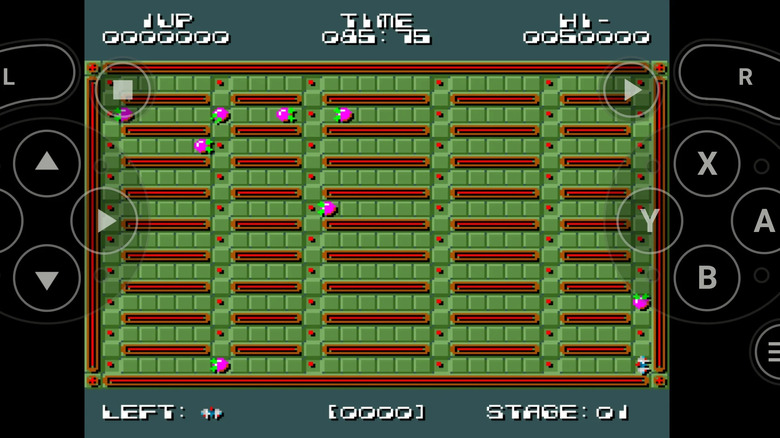The height and width of the screenshot is (438, 780).
Task: Open the emulator hamburger menu
Action: [x=770, y=351]
